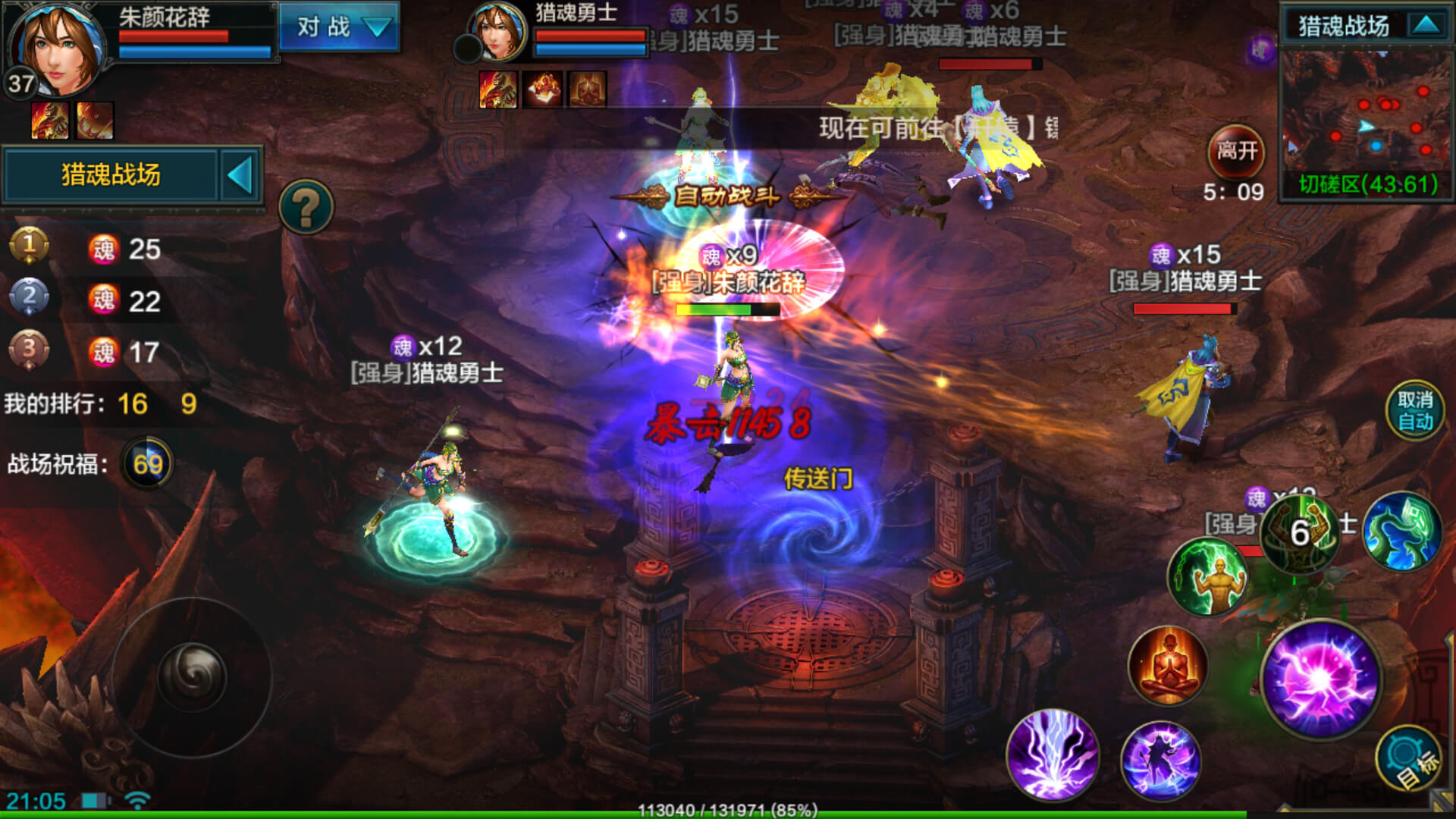The width and height of the screenshot is (1456, 819).
Task: Select the first rank row with 25 souls
Action: tap(91, 249)
